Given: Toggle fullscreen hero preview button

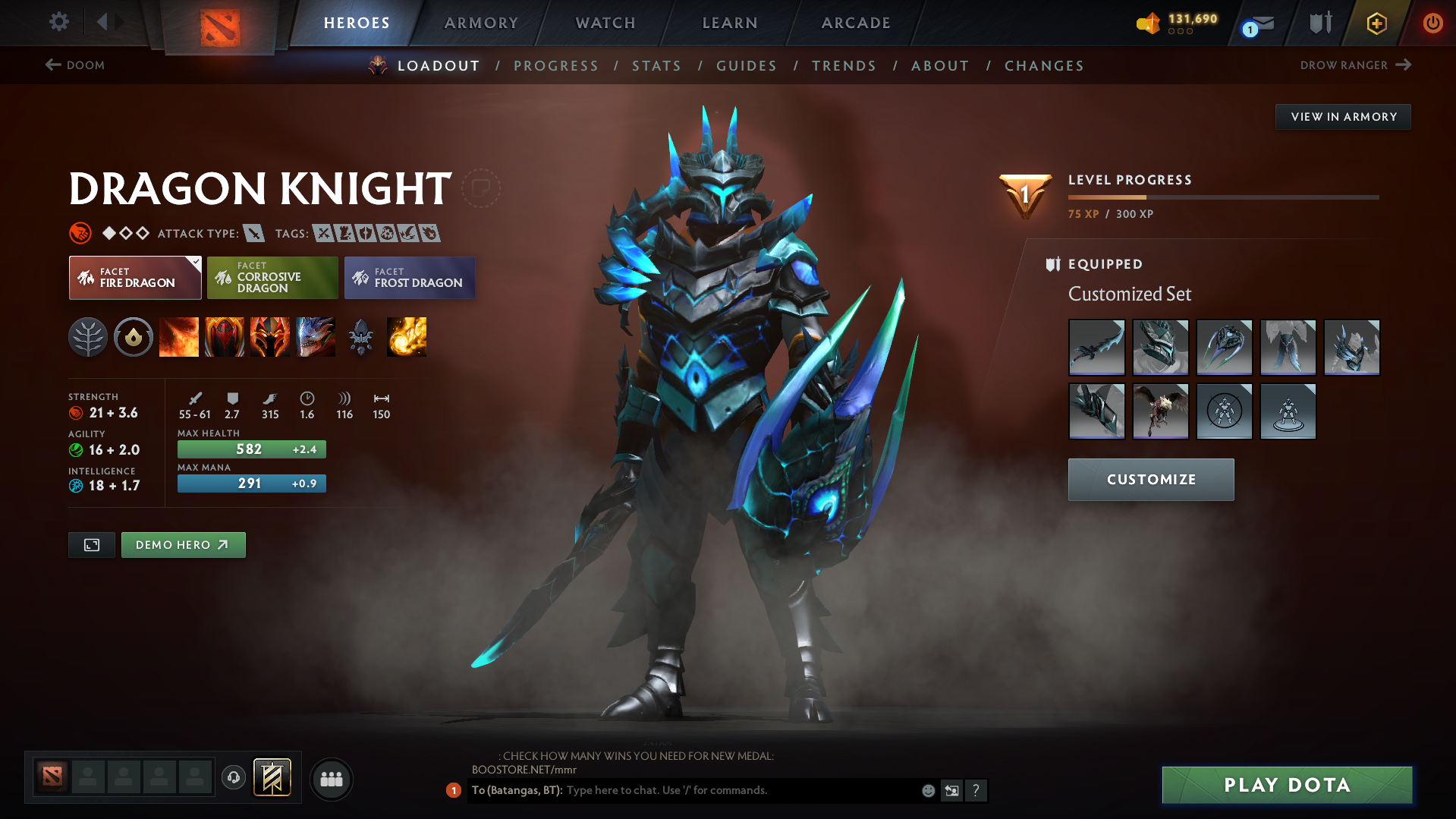Looking at the screenshot, I should [x=91, y=544].
